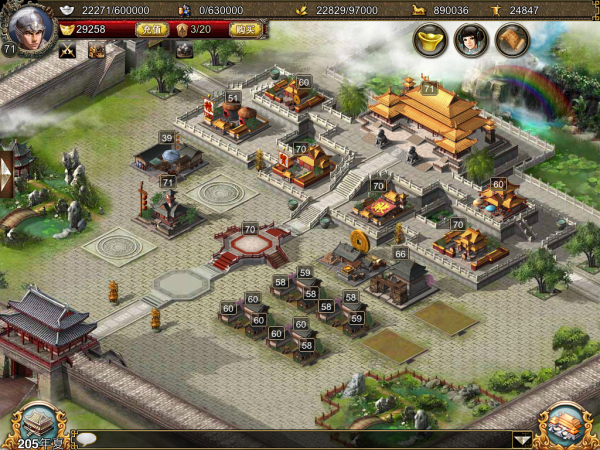
Task: Select the level 39 building
Action: coord(168,157)
